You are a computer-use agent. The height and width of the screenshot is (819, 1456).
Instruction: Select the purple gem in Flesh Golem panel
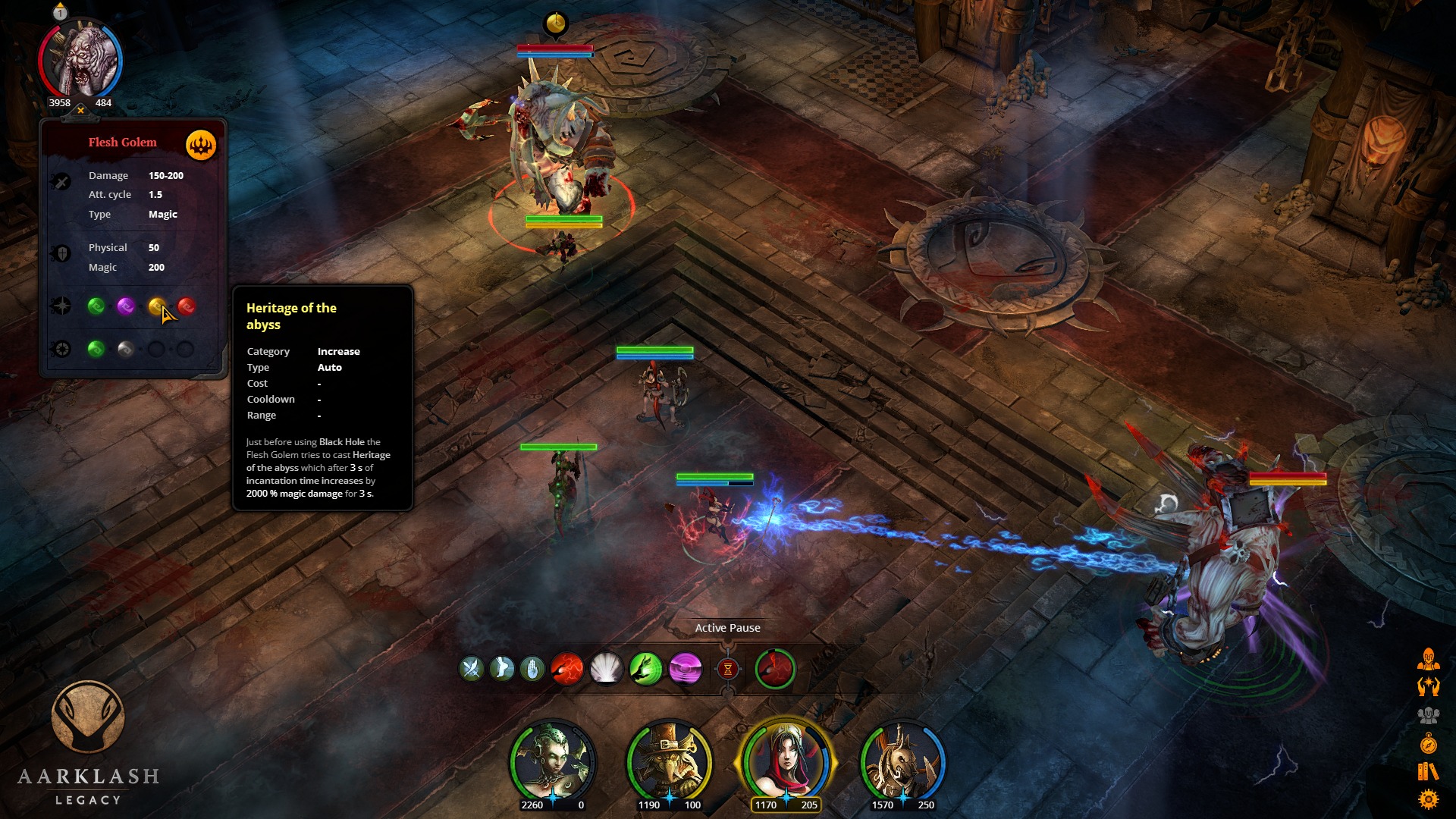(126, 306)
